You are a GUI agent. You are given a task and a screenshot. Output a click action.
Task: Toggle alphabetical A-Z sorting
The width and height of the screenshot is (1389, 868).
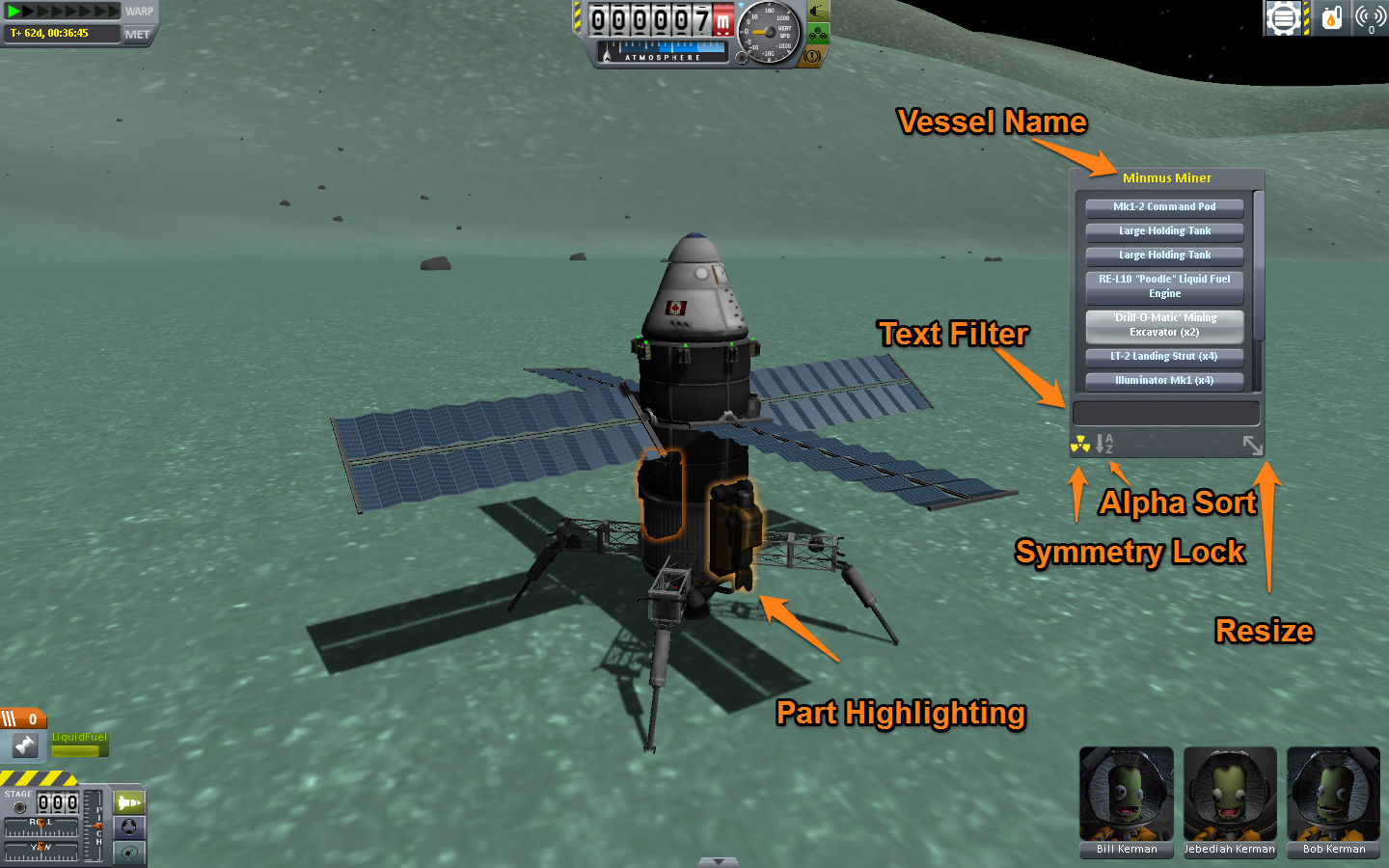(x=1104, y=444)
